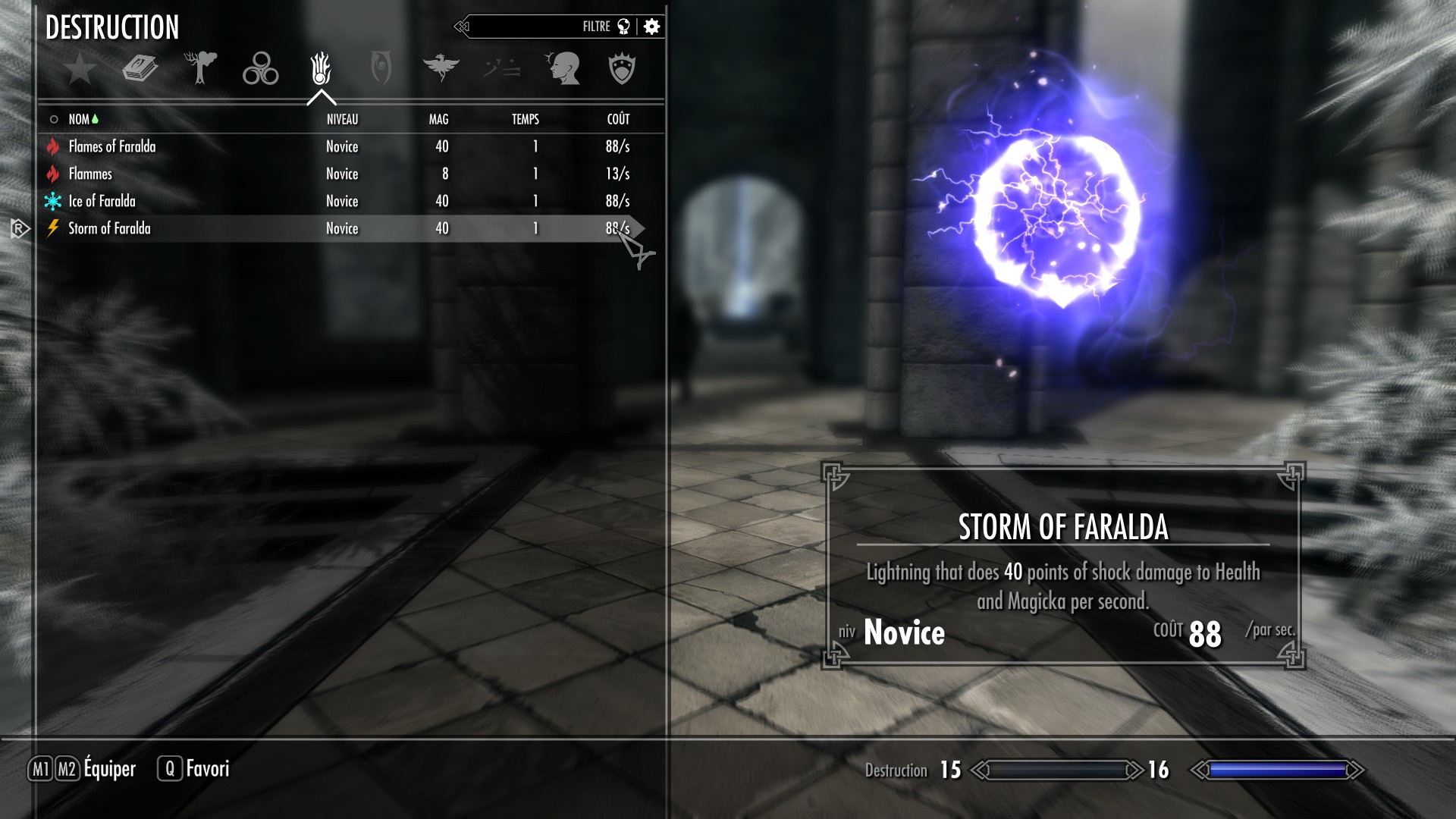The width and height of the screenshot is (1456, 819).
Task: Sort the list by COÛT column
Action: (x=618, y=119)
